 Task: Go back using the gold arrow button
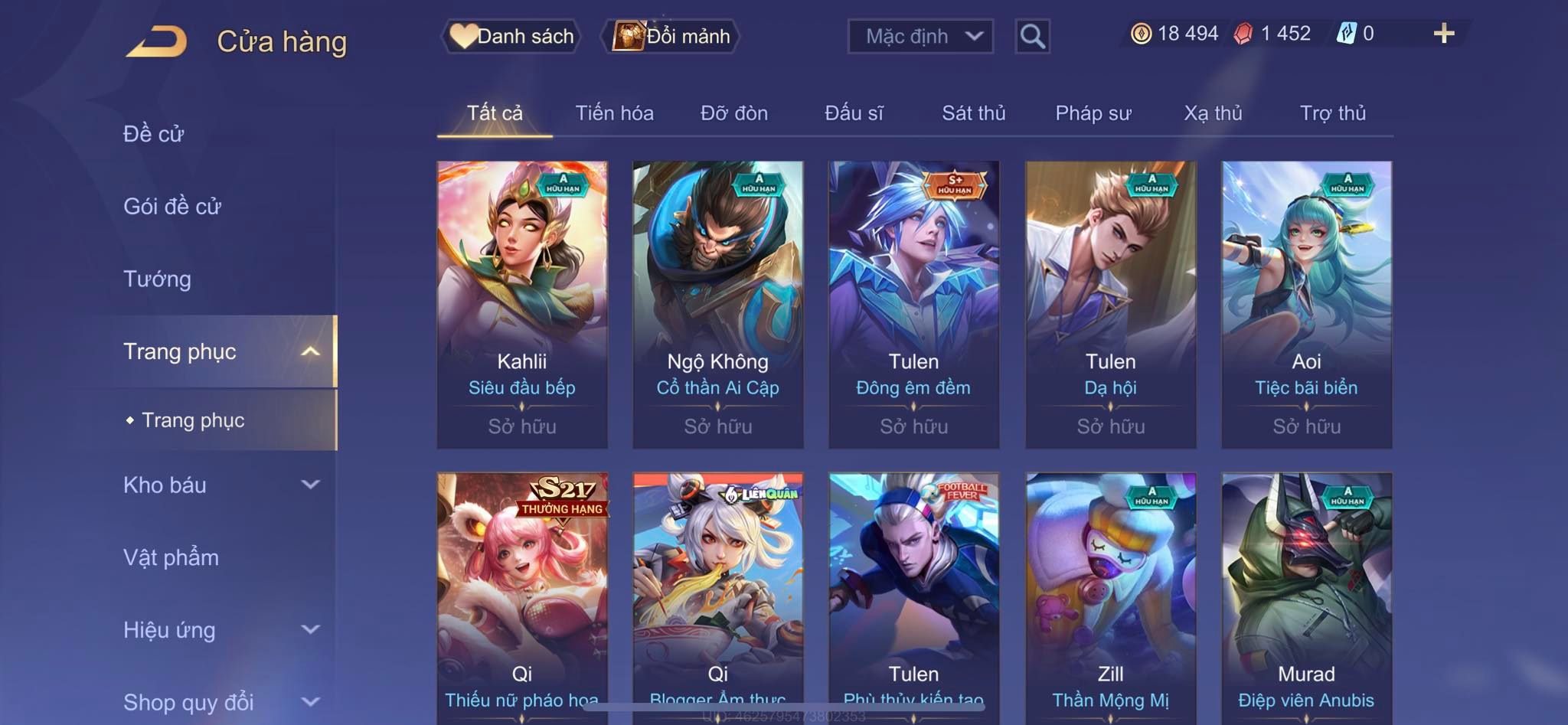tap(157, 41)
